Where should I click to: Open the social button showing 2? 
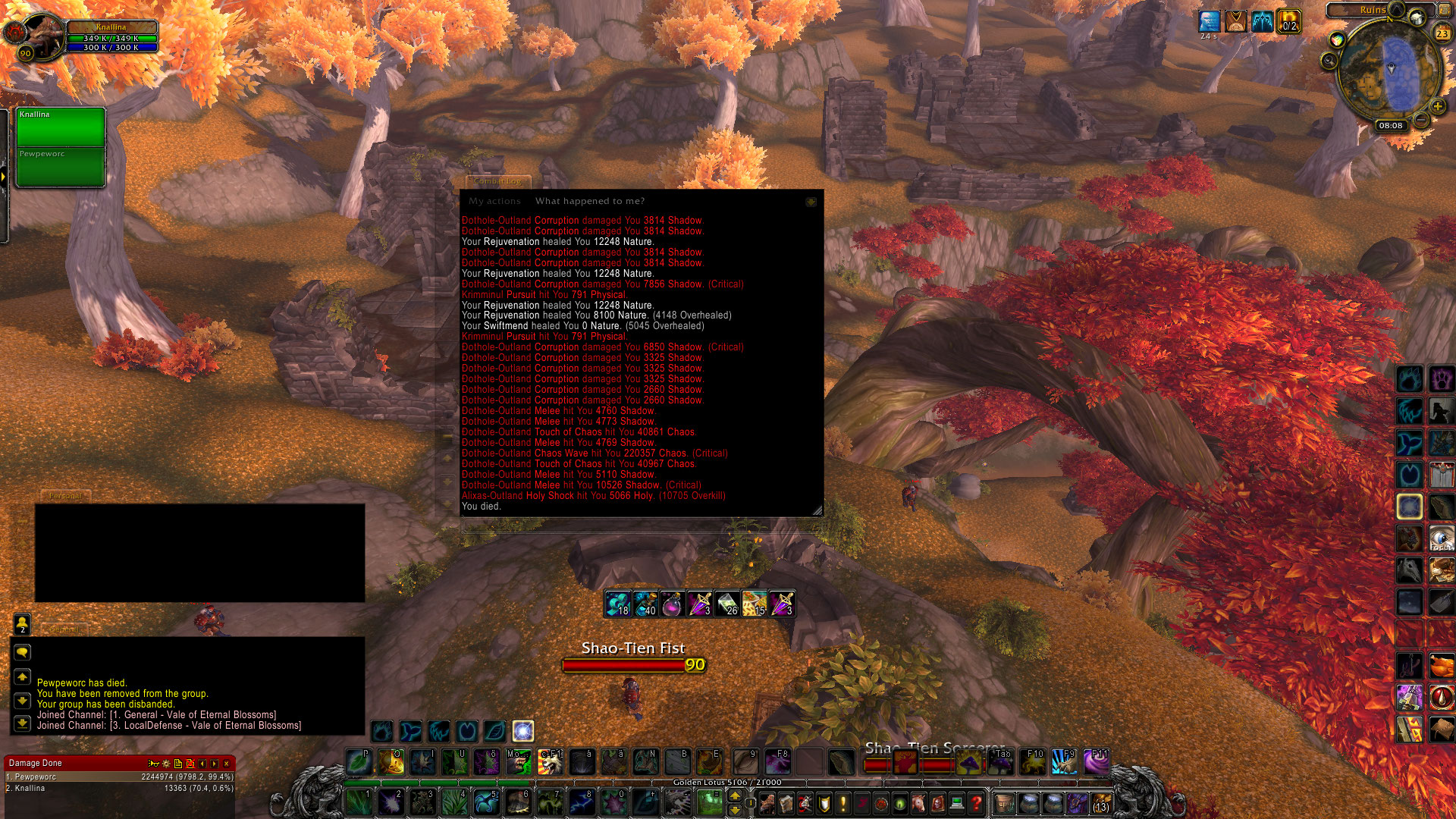coord(22,623)
